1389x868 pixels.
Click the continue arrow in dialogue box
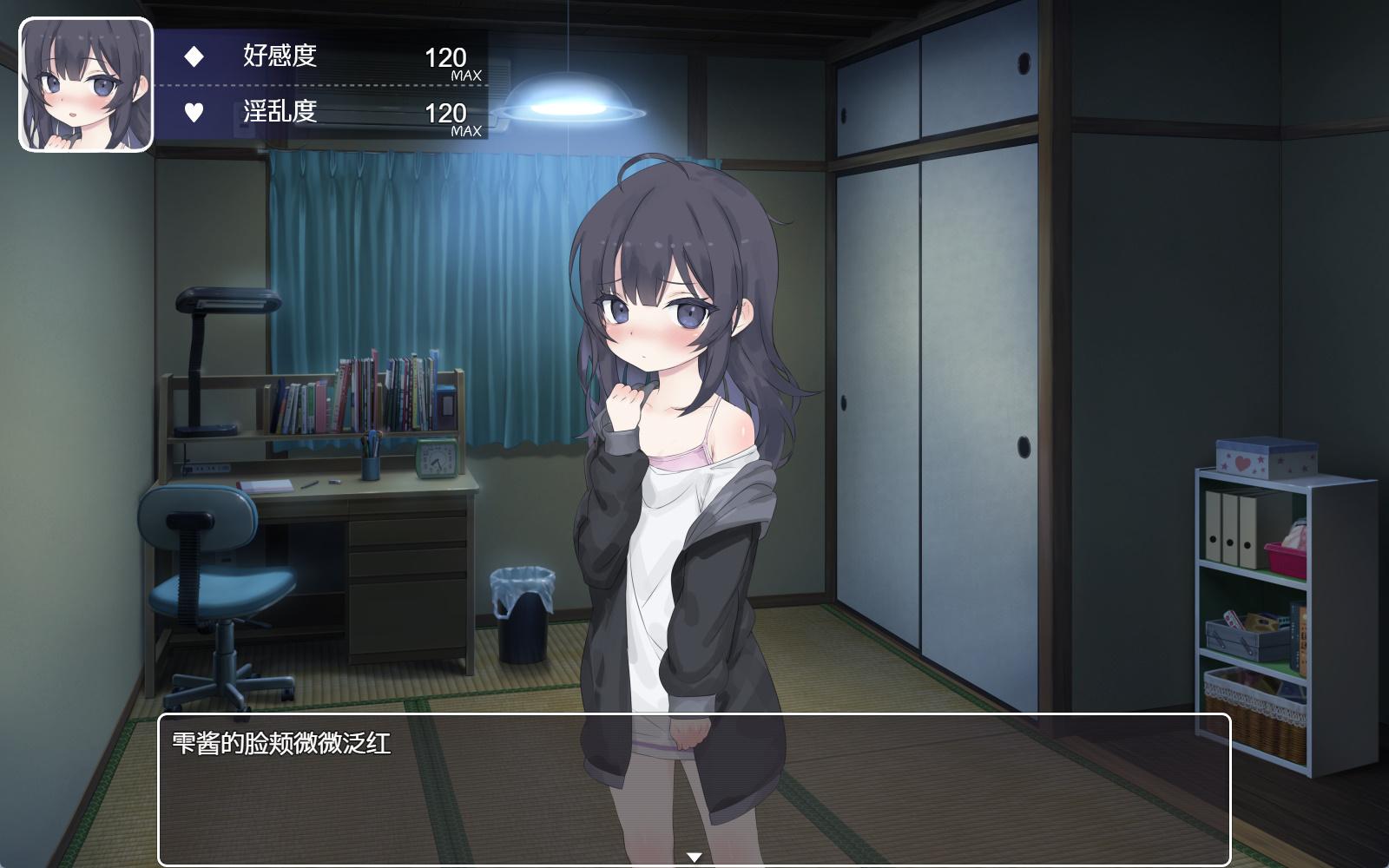coord(694,858)
